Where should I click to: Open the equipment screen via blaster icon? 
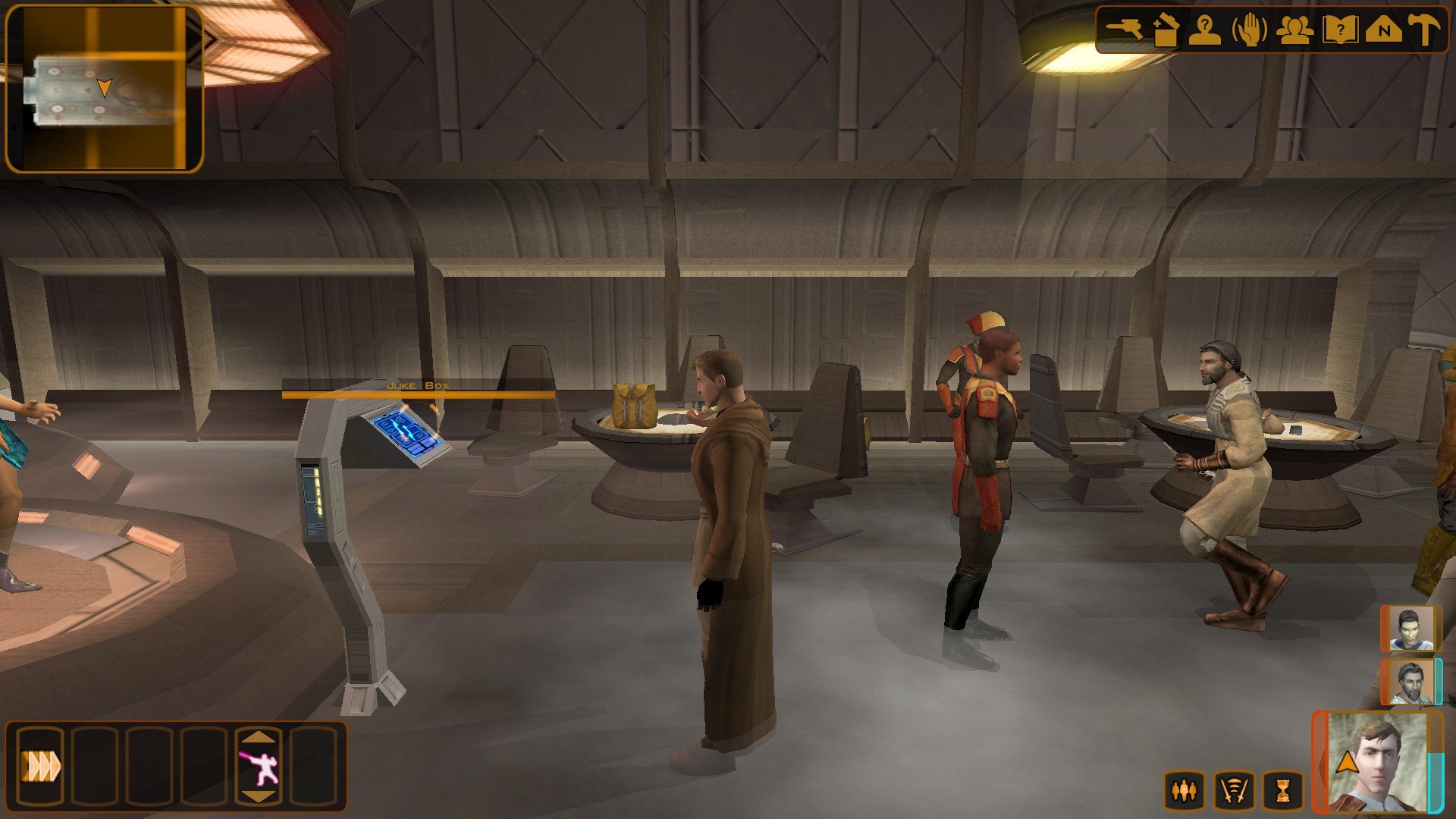point(1124,30)
